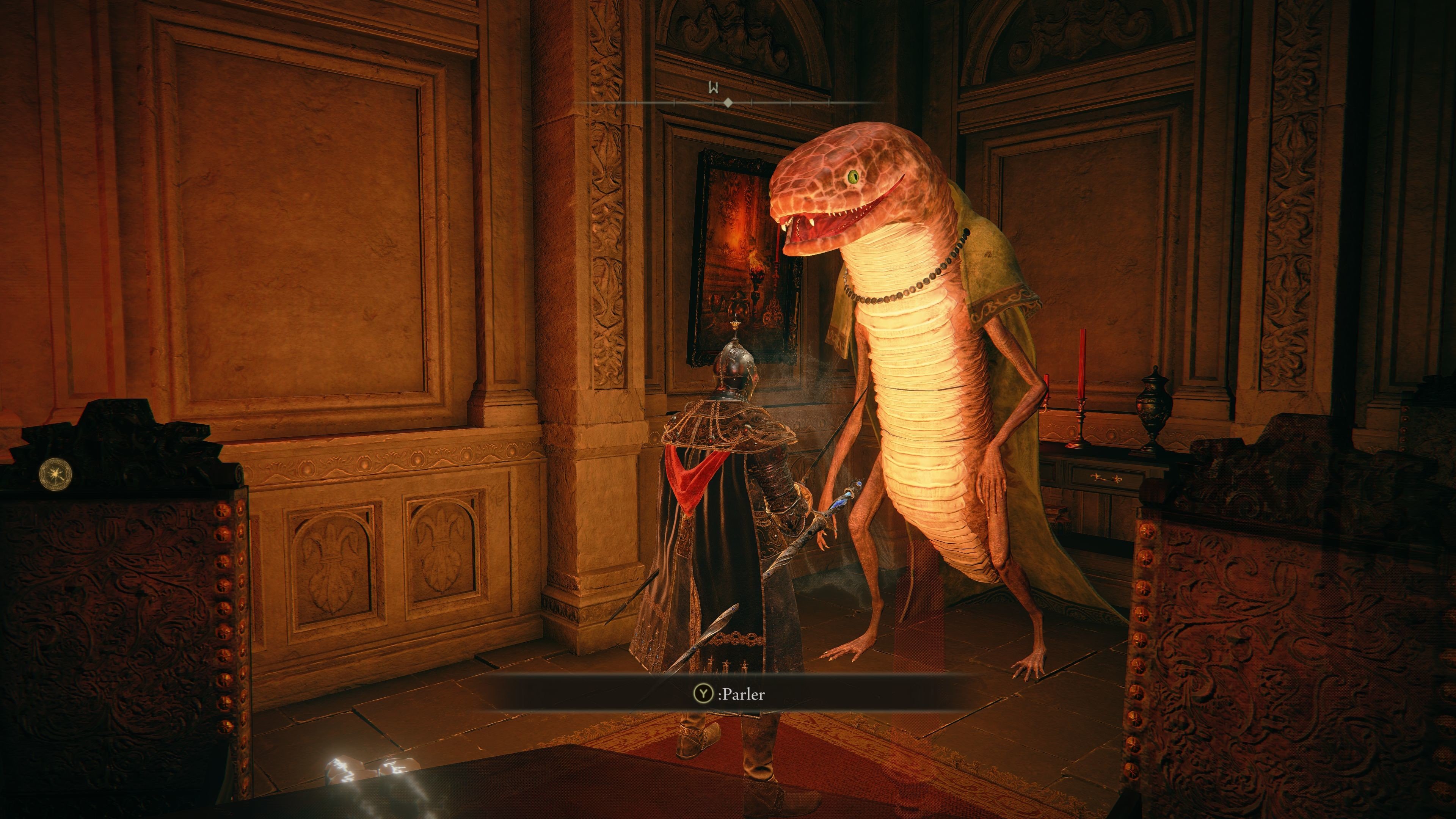
Task: Click the compass bar's diamond marker
Action: coord(728,103)
